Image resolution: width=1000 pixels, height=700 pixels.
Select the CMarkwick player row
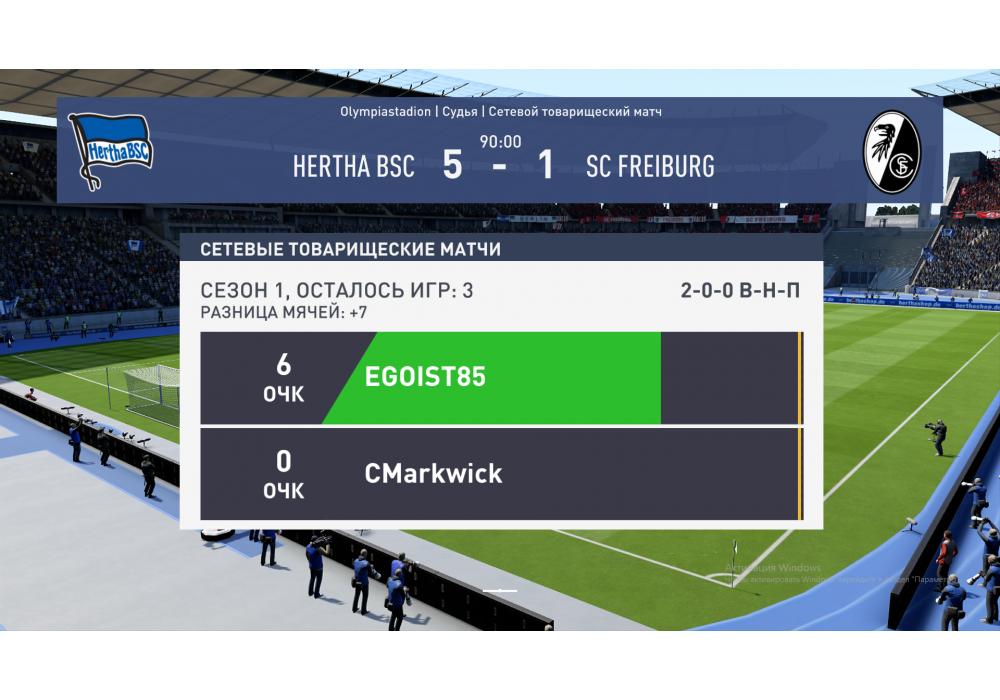(500, 474)
